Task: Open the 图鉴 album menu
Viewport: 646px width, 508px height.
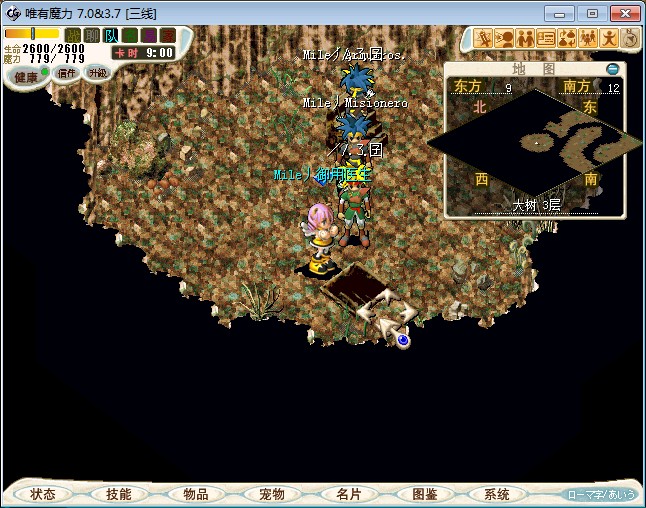Action: click(424, 494)
